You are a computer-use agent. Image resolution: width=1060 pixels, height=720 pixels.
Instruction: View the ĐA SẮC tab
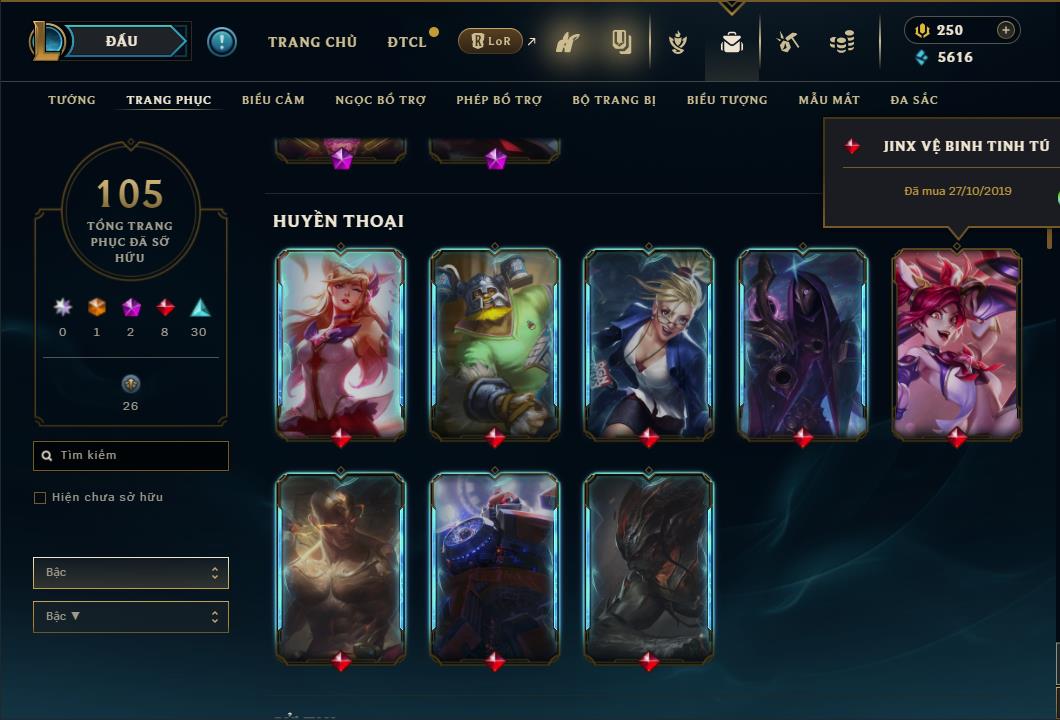pos(914,100)
